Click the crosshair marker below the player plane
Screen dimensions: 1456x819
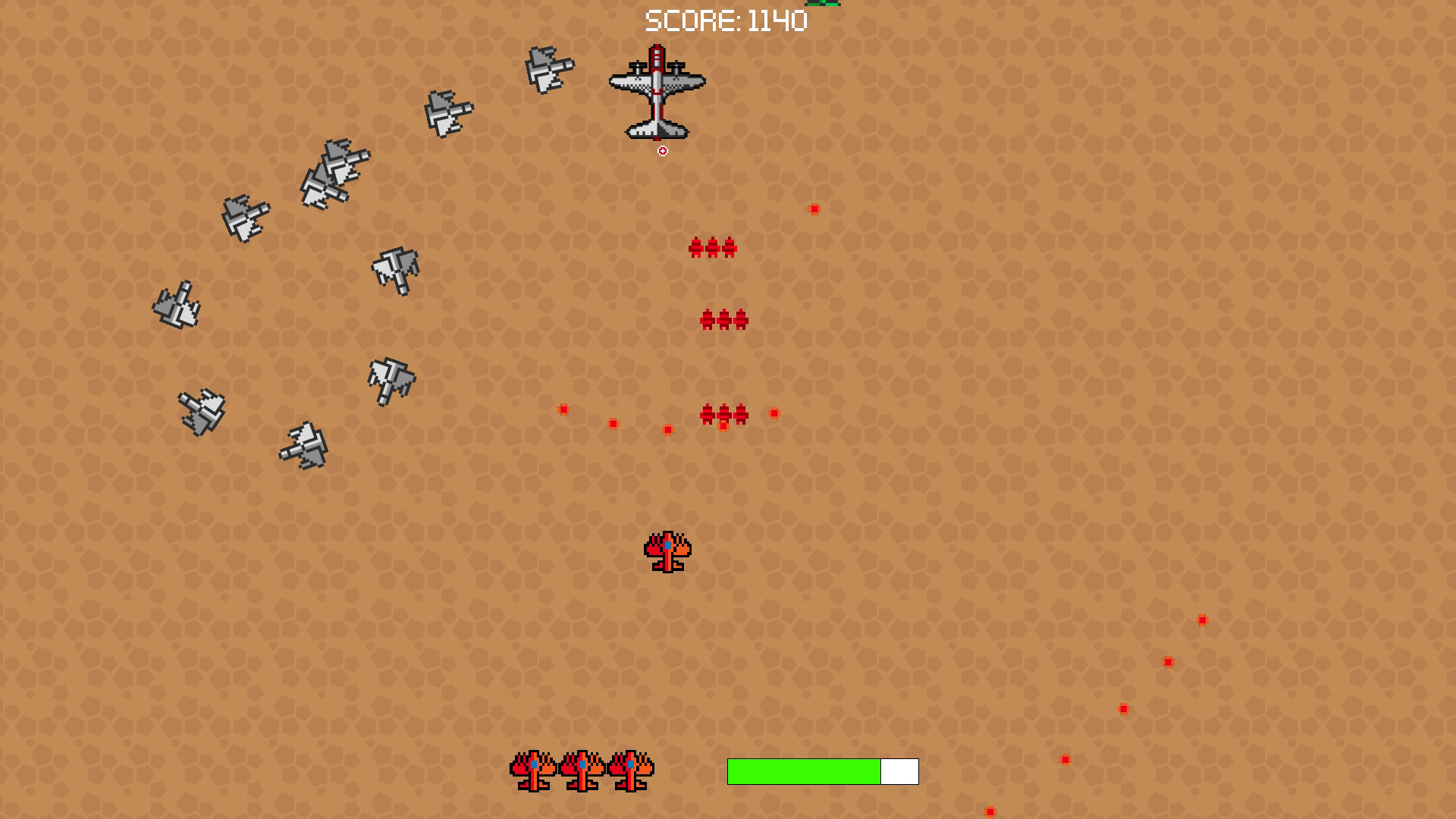[664, 150]
